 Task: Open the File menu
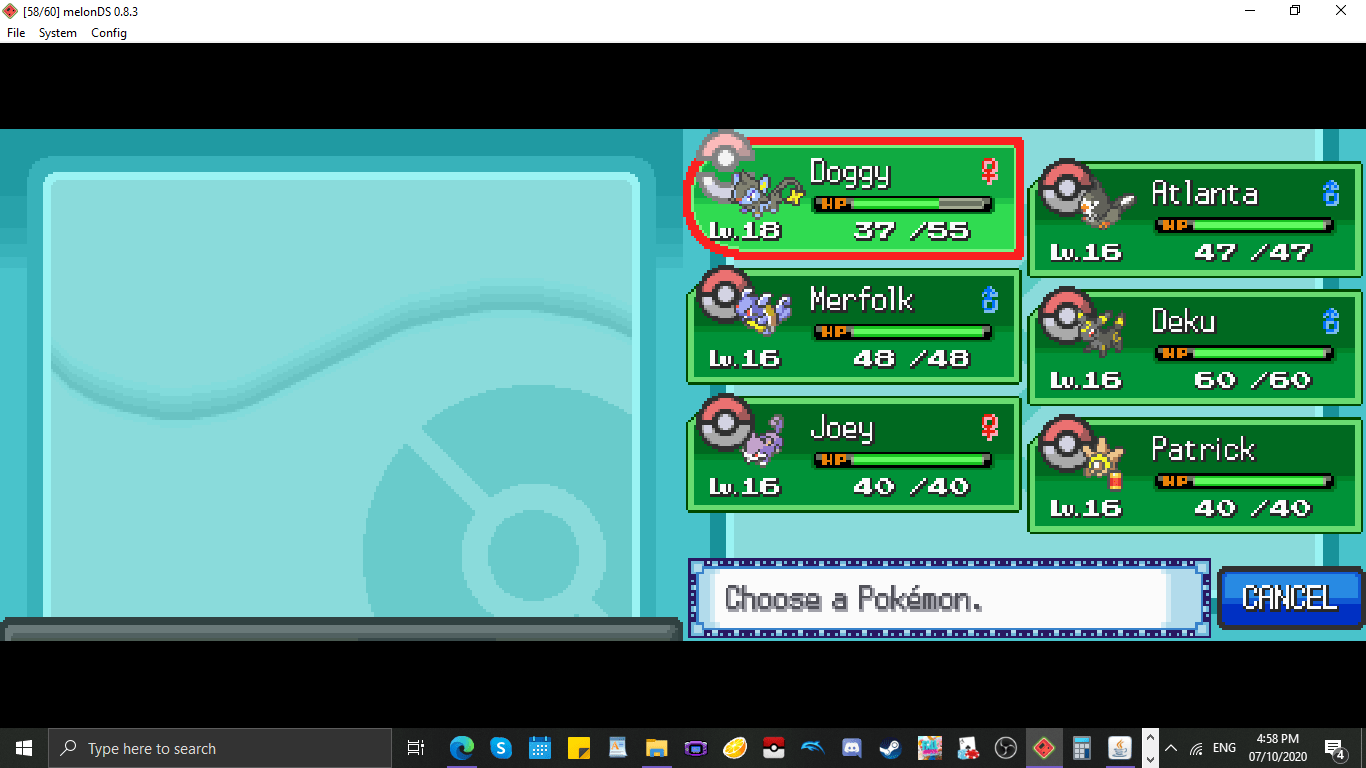[15, 32]
